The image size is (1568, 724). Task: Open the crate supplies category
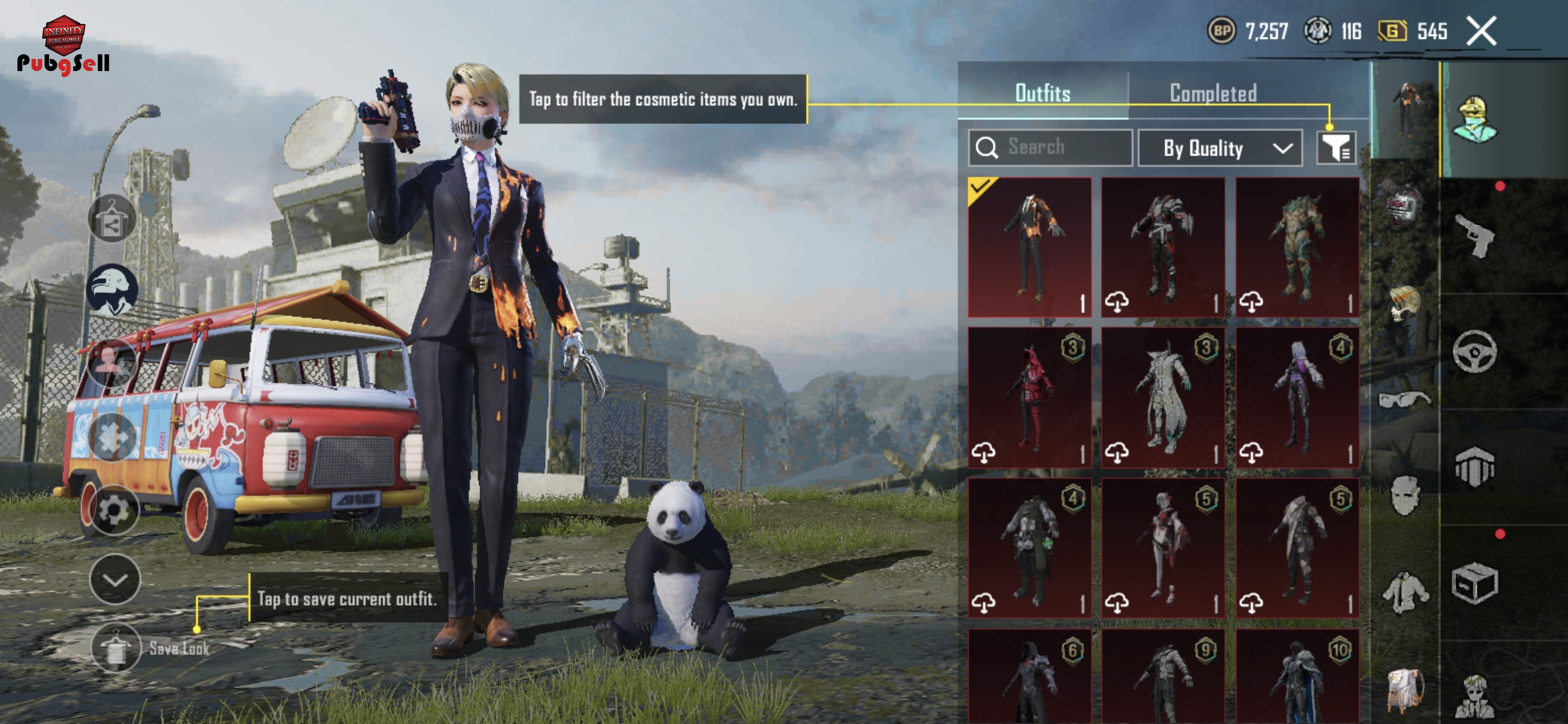coord(1475,583)
